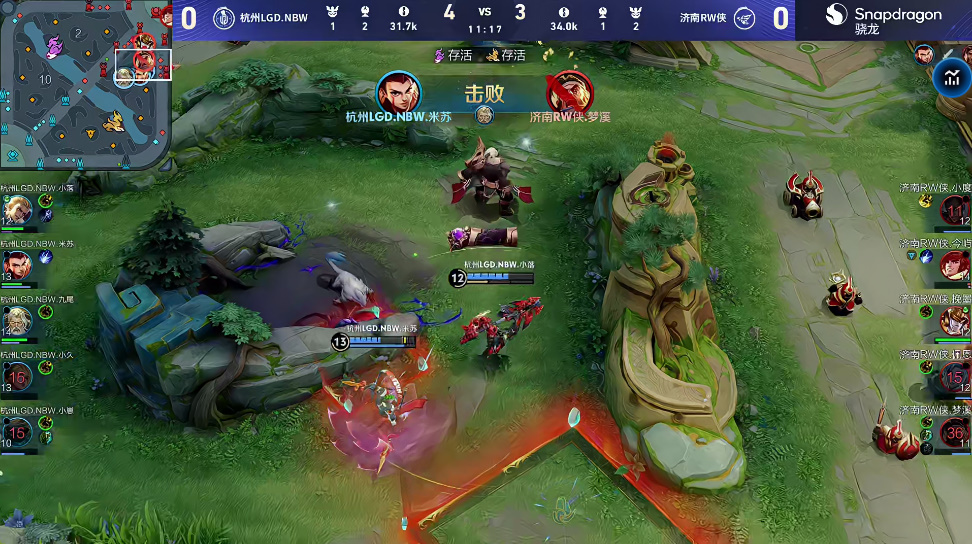
Task: Select 济南RW侠.小度 player portrait
Action: (955, 210)
